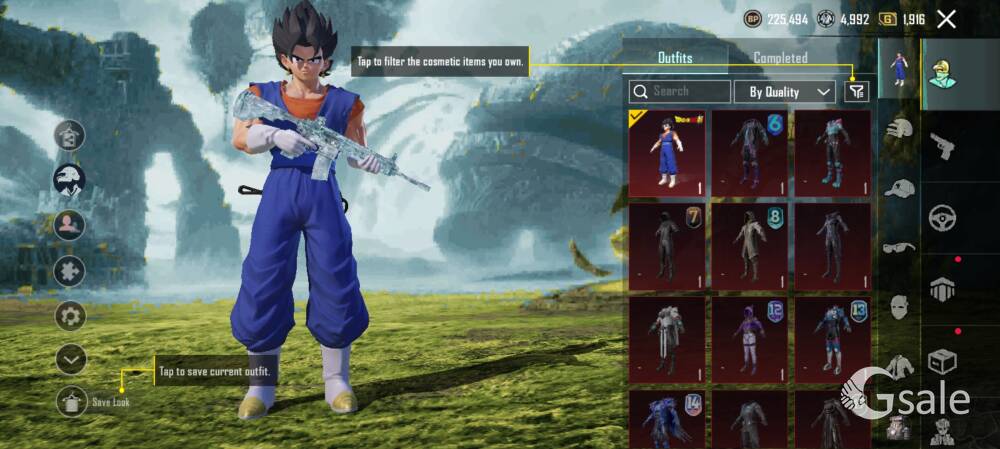
Task: Switch to the Completed tab
Action: (x=780, y=58)
